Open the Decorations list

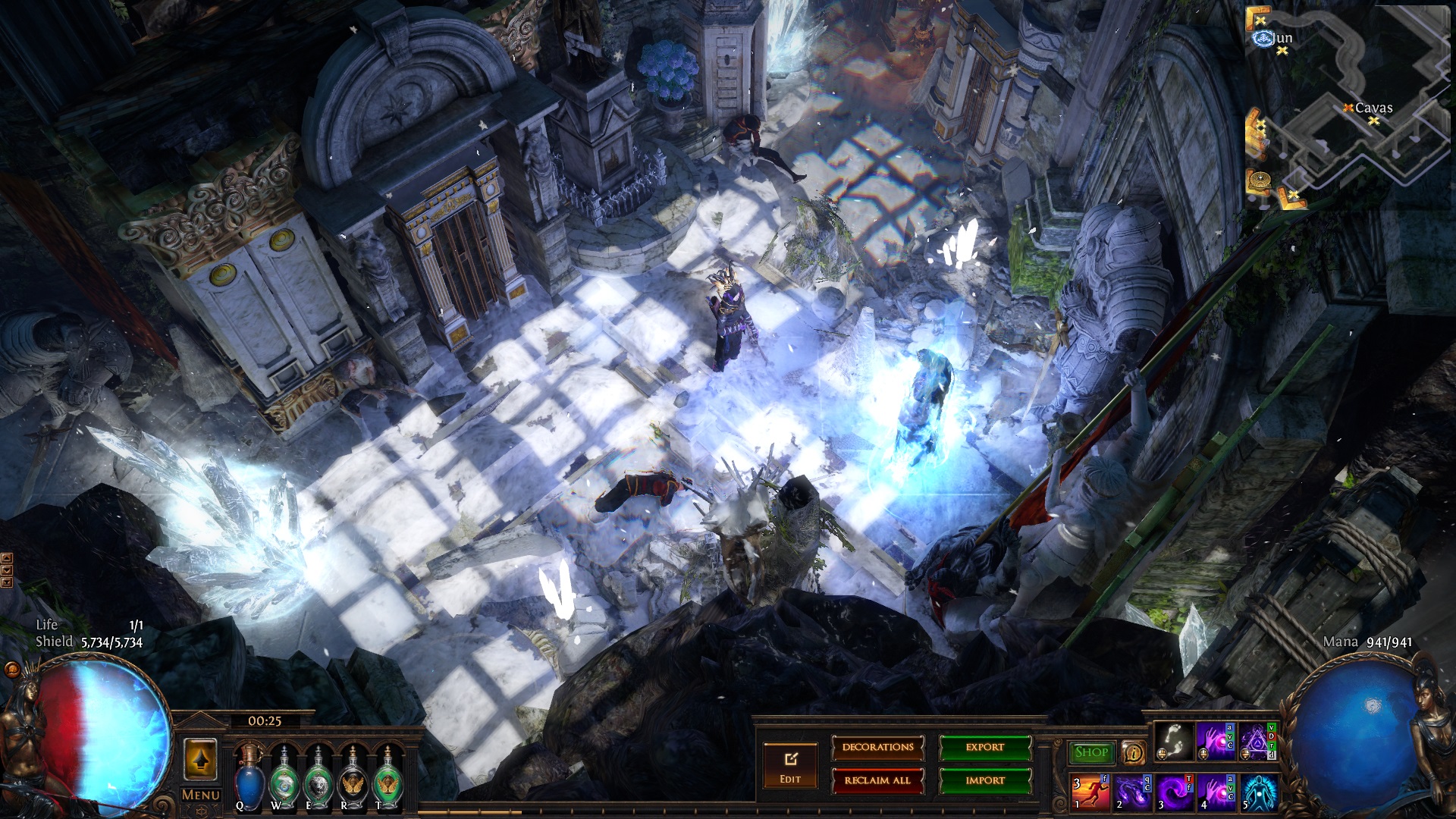pyautogui.click(x=877, y=748)
